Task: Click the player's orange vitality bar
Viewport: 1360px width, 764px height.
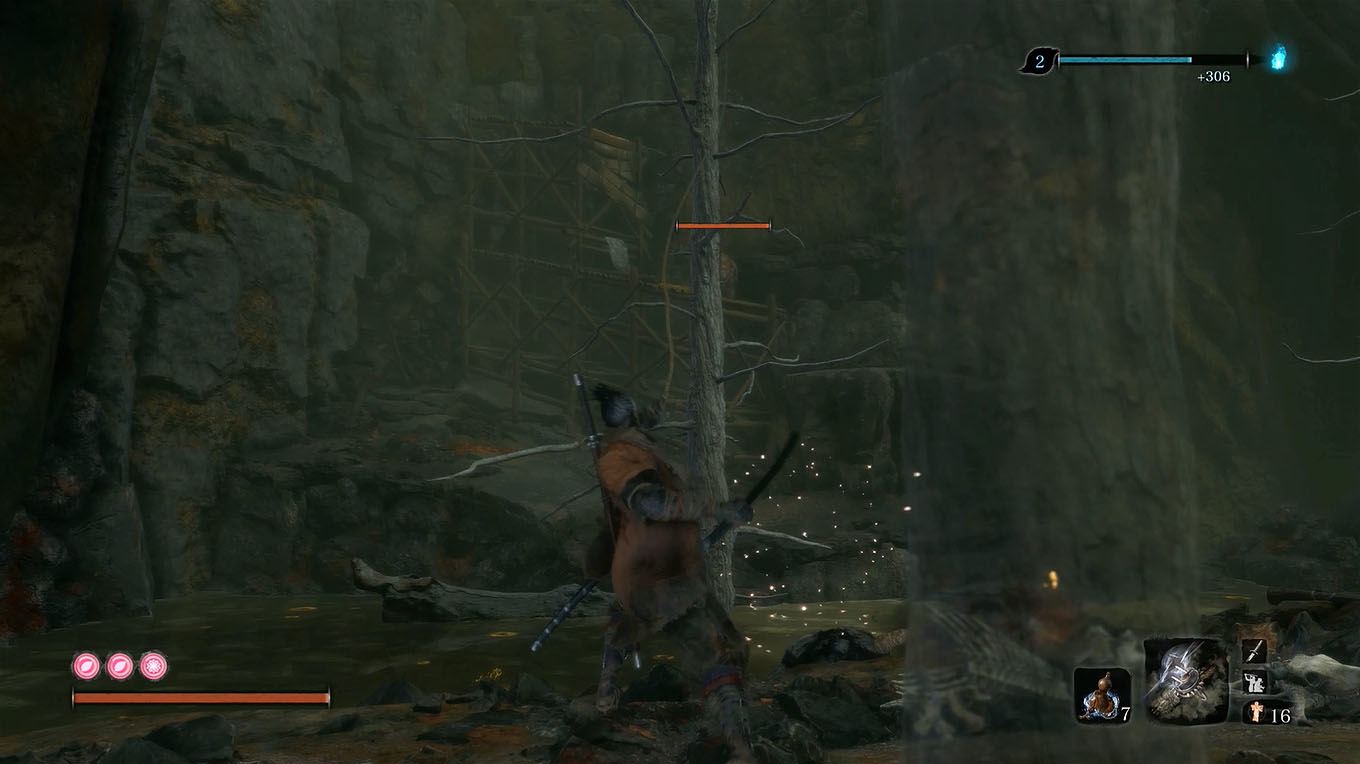Action: (x=200, y=697)
